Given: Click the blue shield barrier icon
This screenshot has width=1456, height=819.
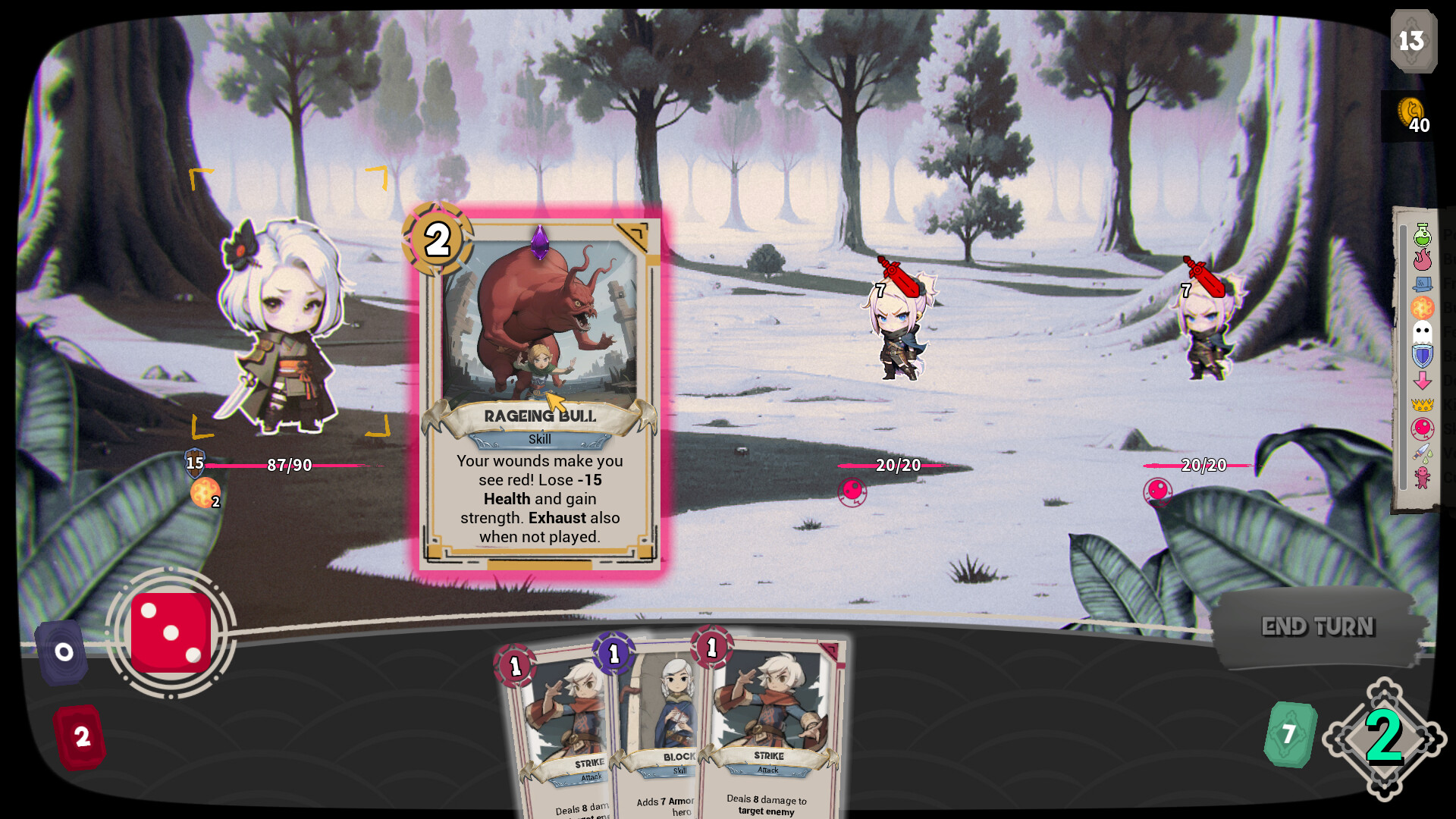Looking at the screenshot, I should (x=1423, y=355).
